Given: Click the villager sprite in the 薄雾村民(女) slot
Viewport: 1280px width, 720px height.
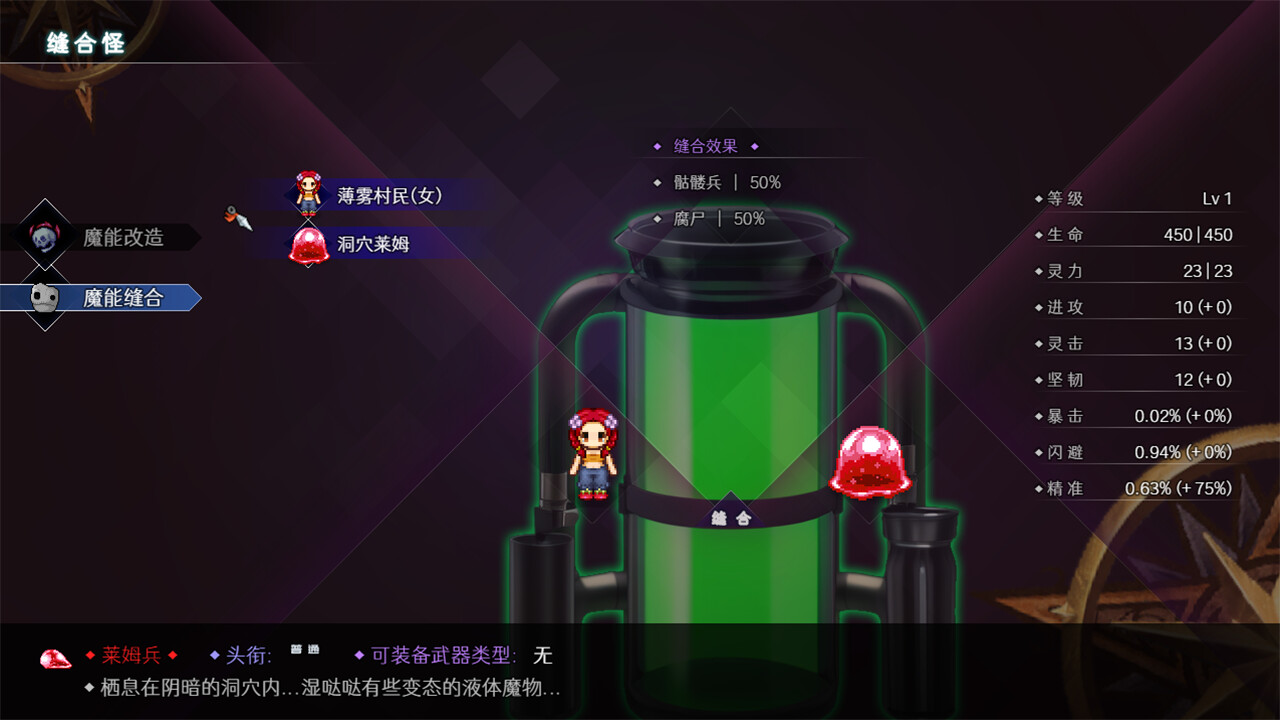Looking at the screenshot, I should tap(307, 192).
